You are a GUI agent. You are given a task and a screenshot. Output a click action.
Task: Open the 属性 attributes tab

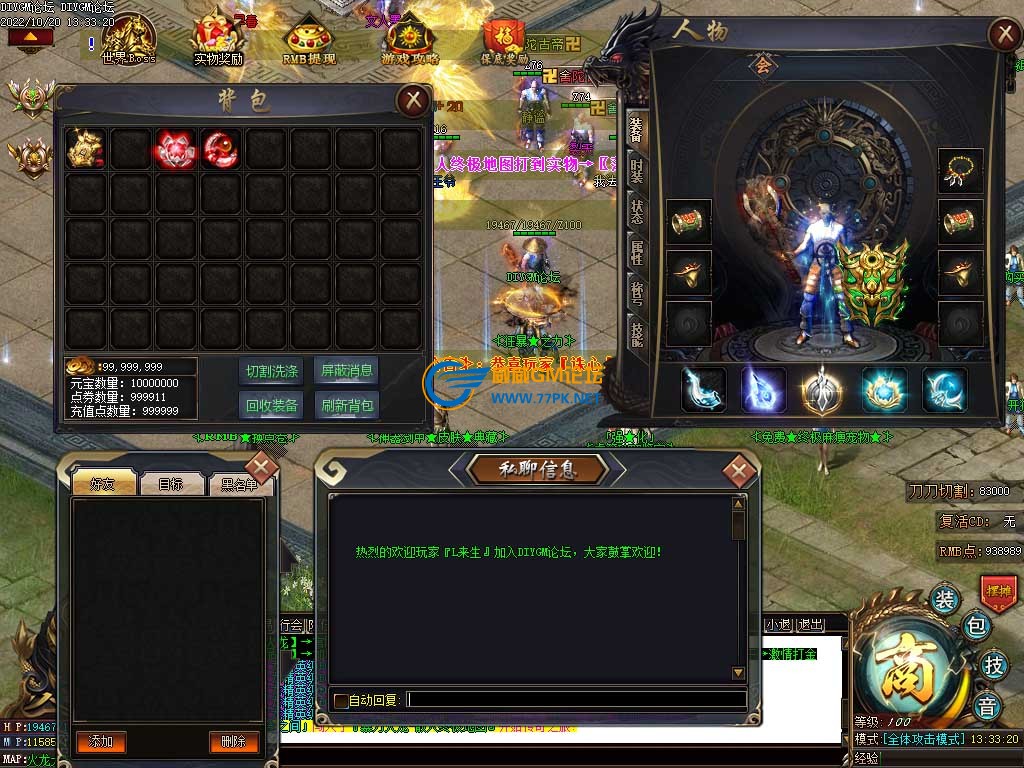coord(636,251)
